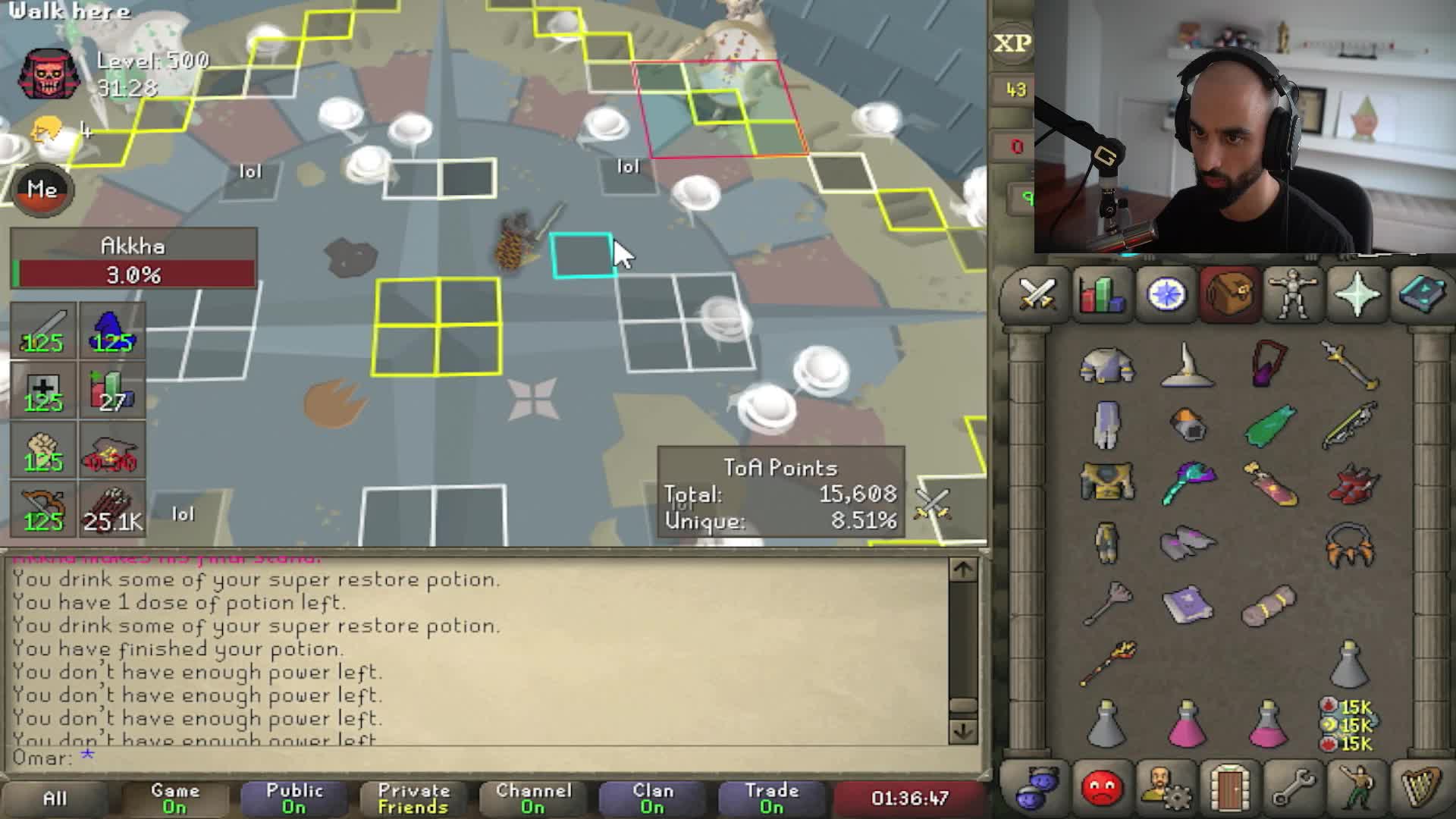Switch to the Skills tab

click(x=1101, y=294)
